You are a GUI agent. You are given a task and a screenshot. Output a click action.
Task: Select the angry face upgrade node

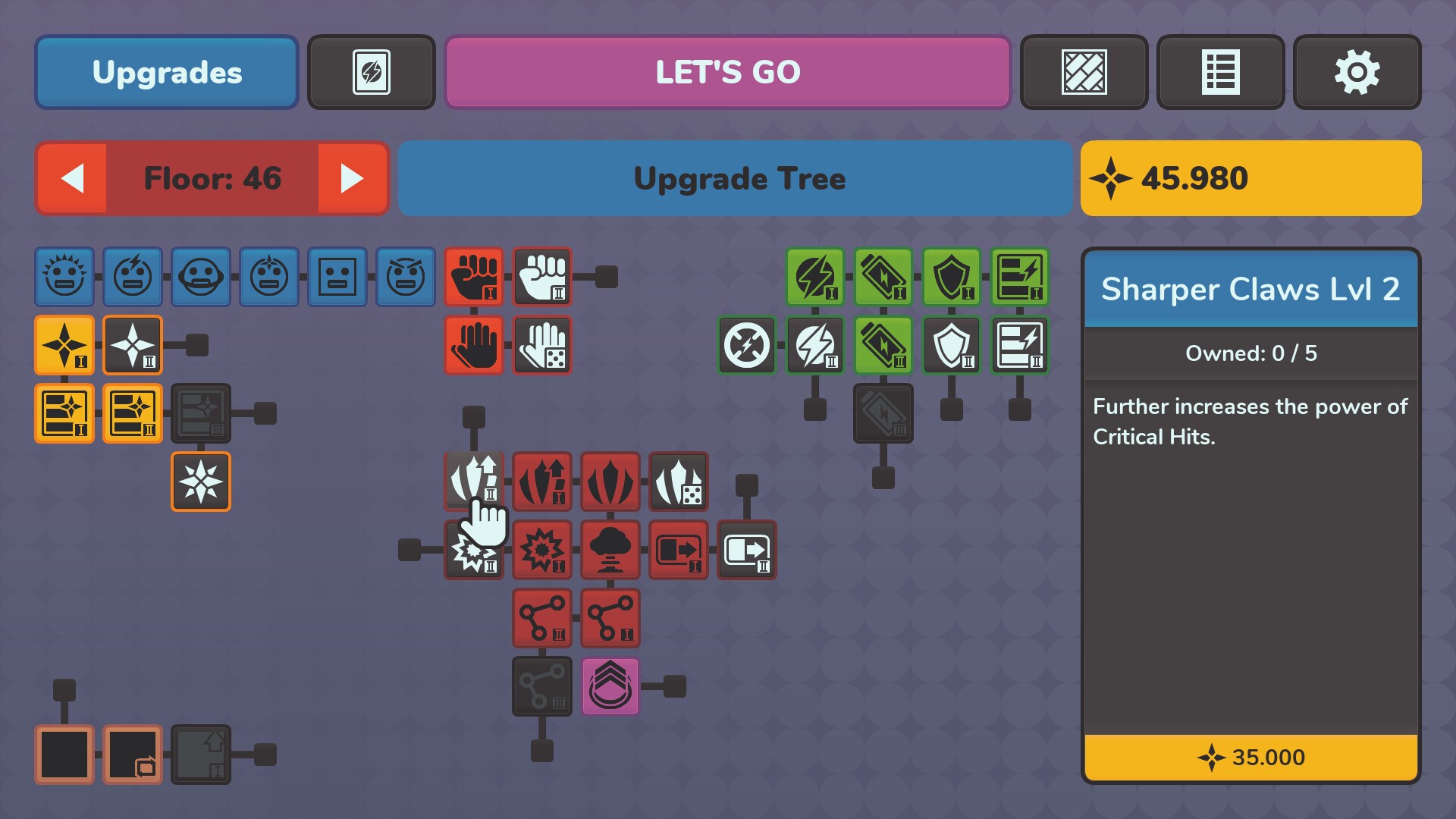(406, 277)
